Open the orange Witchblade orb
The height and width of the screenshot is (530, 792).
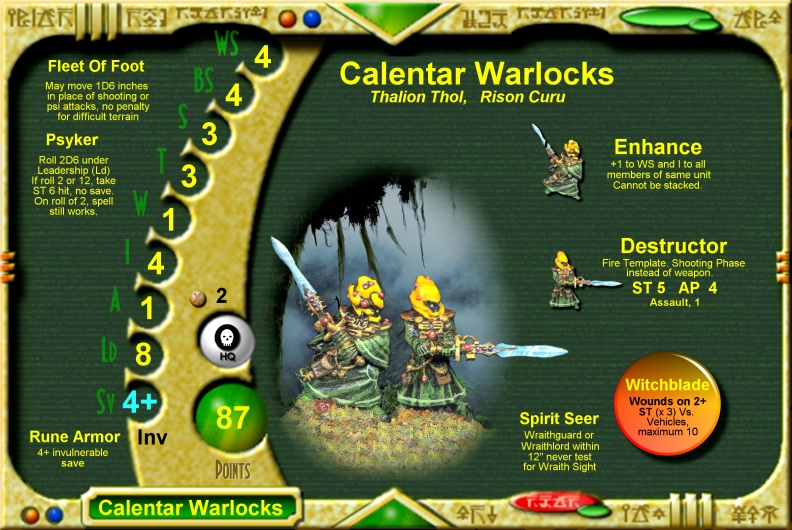tap(666, 409)
